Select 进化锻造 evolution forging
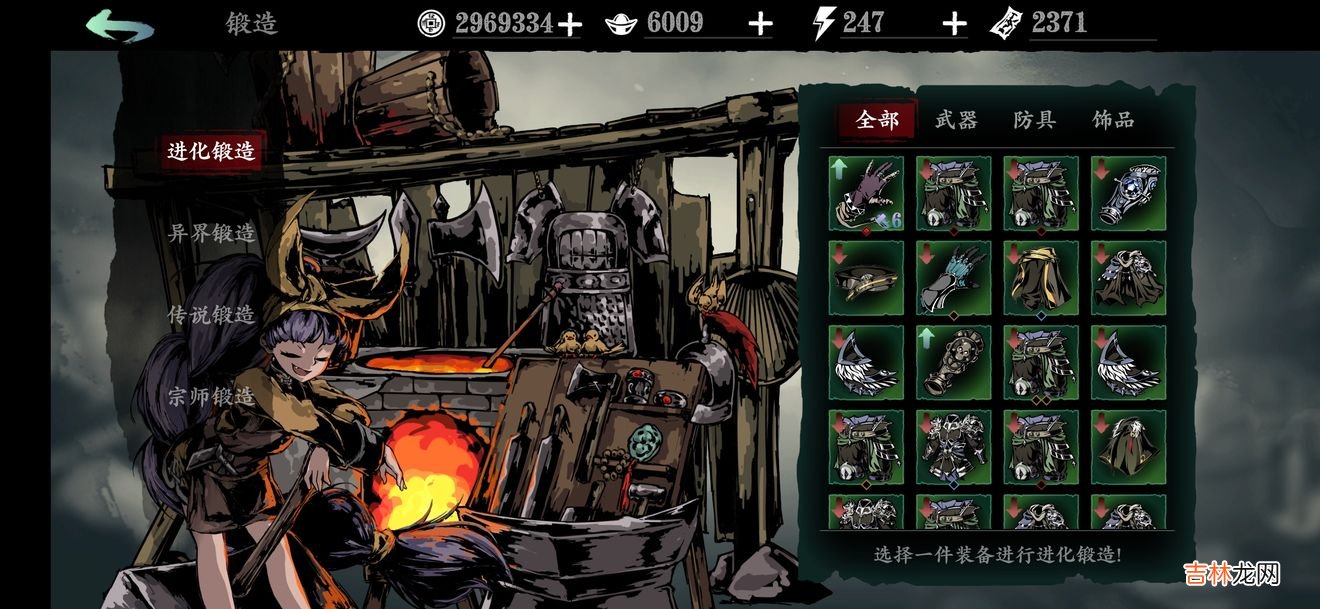 pos(212,152)
